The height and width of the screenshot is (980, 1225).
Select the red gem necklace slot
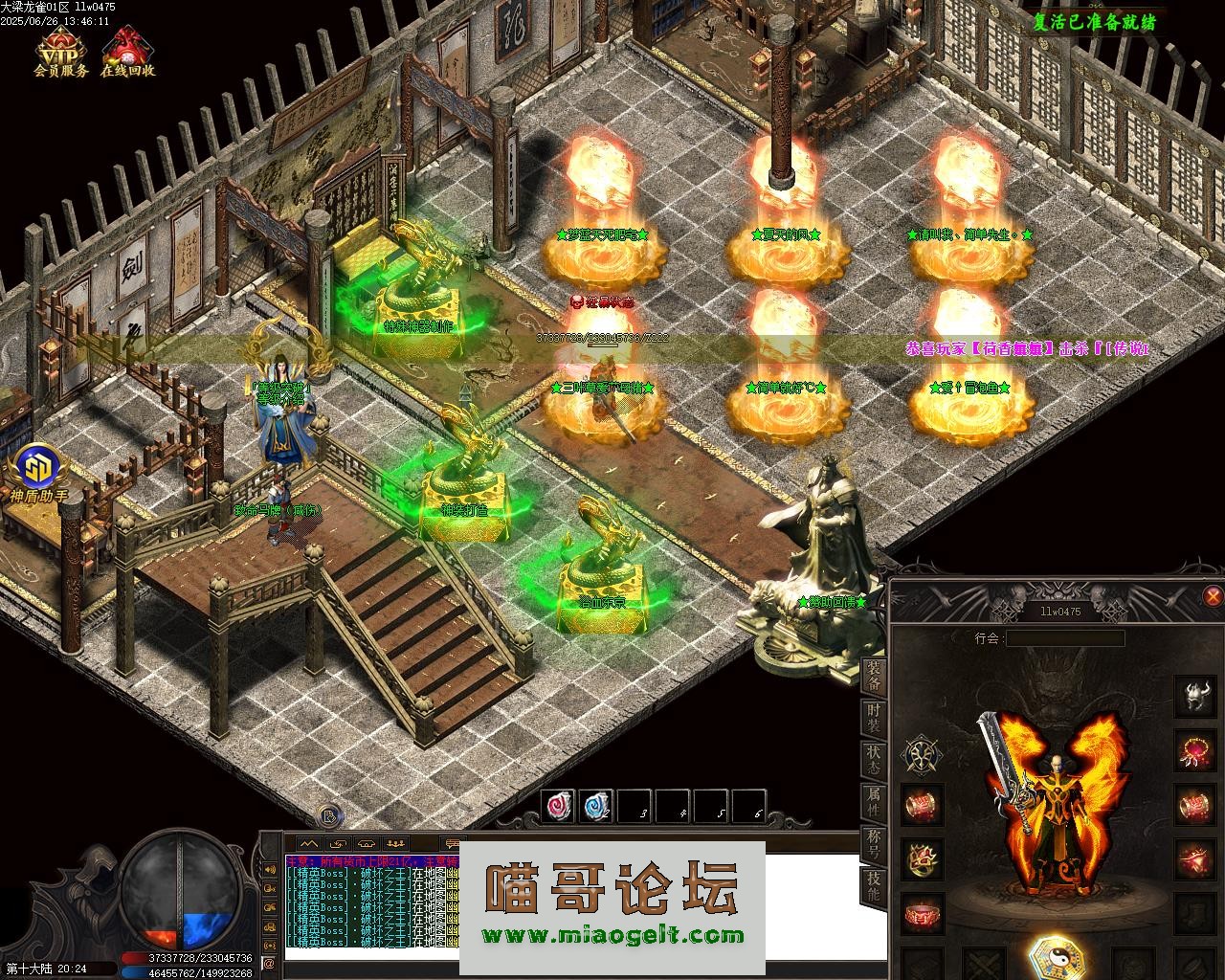pyautogui.click(x=1193, y=752)
